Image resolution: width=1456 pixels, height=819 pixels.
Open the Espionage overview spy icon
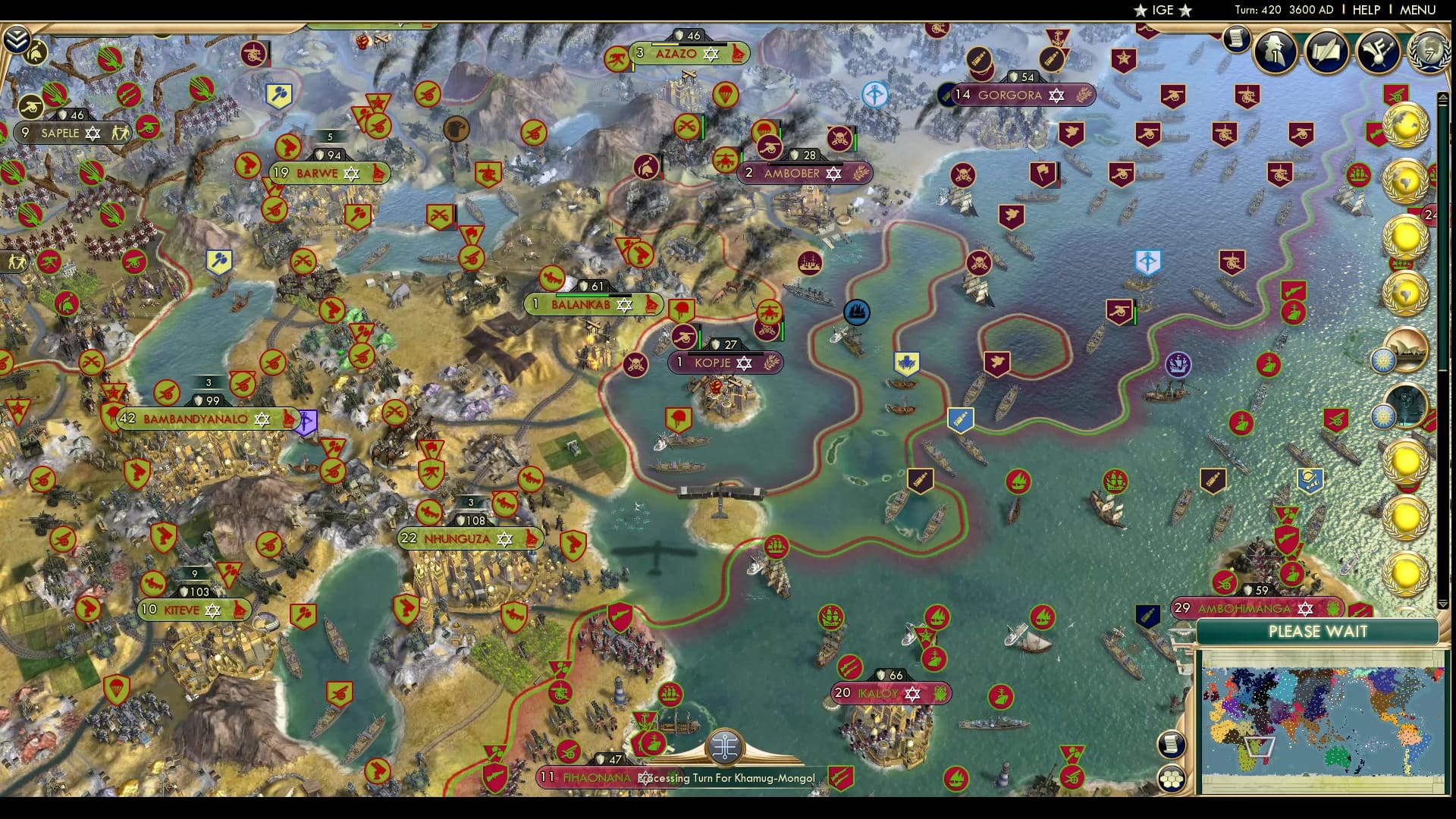[1275, 52]
